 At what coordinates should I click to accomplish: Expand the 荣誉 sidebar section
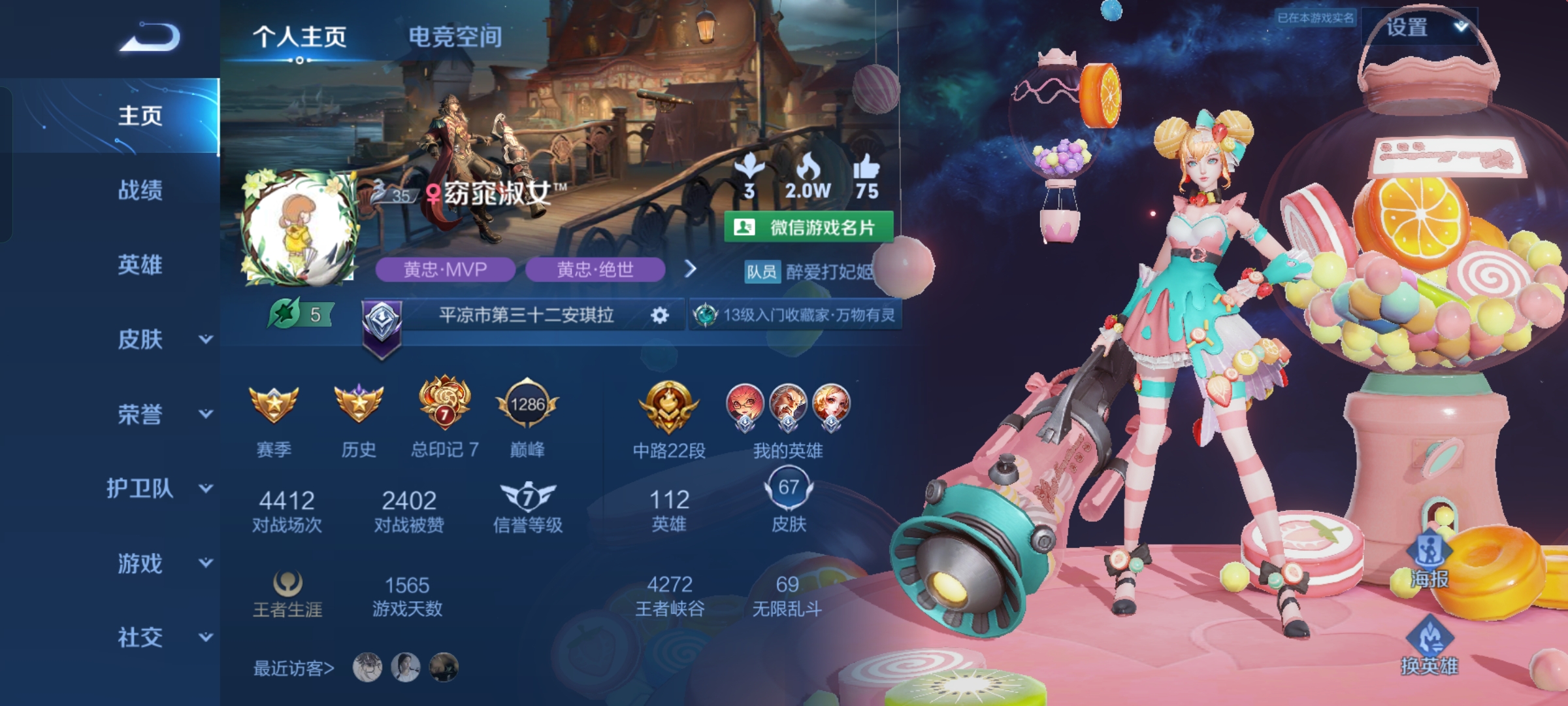(x=163, y=414)
